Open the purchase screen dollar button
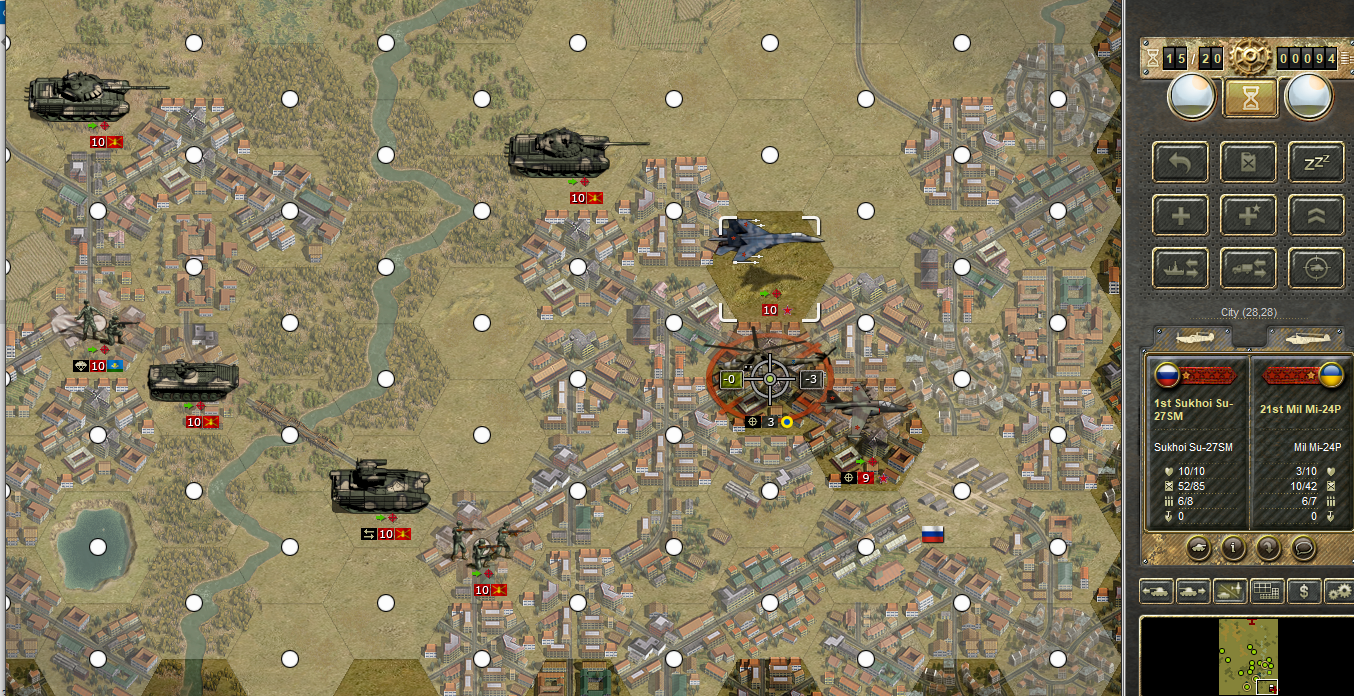Image resolution: width=1354 pixels, height=696 pixels. [1303, 591]
